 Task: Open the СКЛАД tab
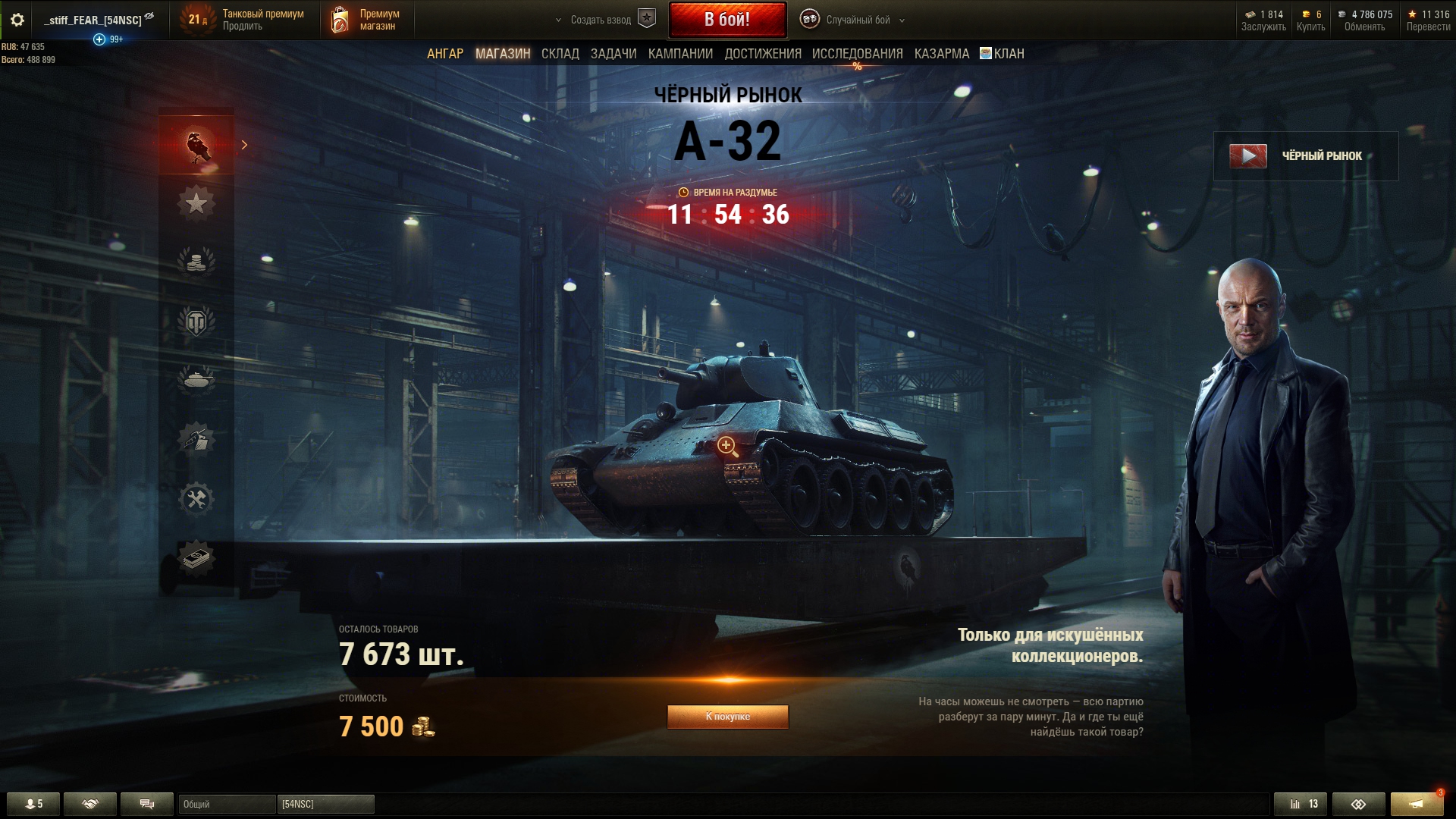point(560,54)
